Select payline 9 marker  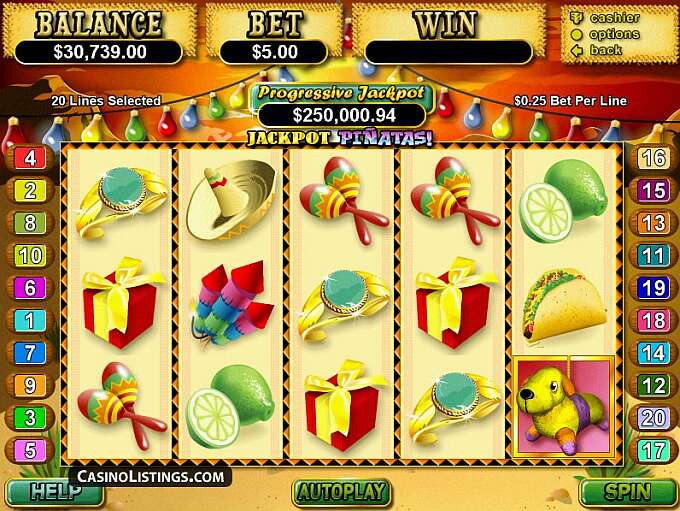click(30, 386)
